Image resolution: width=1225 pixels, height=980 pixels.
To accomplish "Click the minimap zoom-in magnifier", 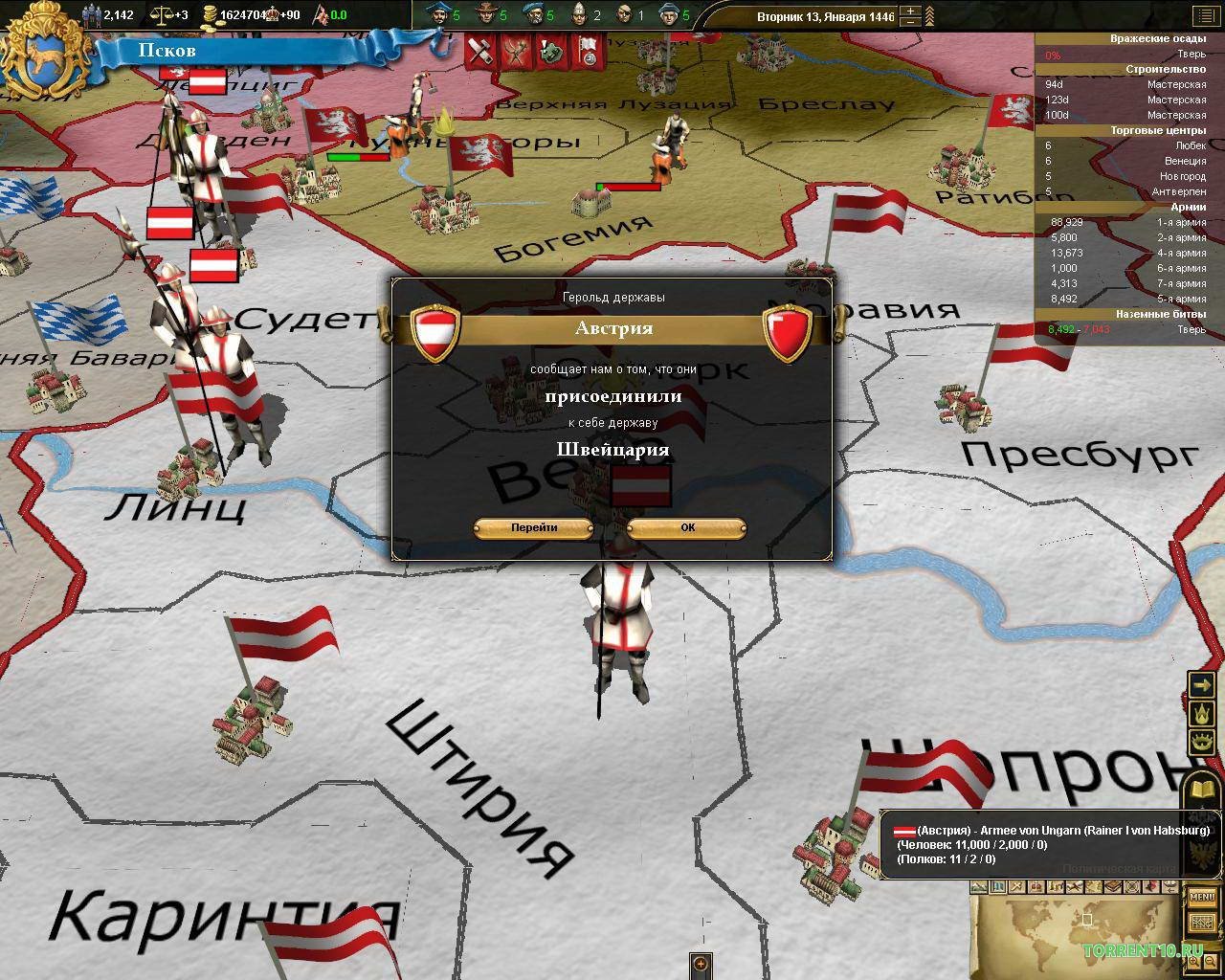I will [x=1193, y=960].
